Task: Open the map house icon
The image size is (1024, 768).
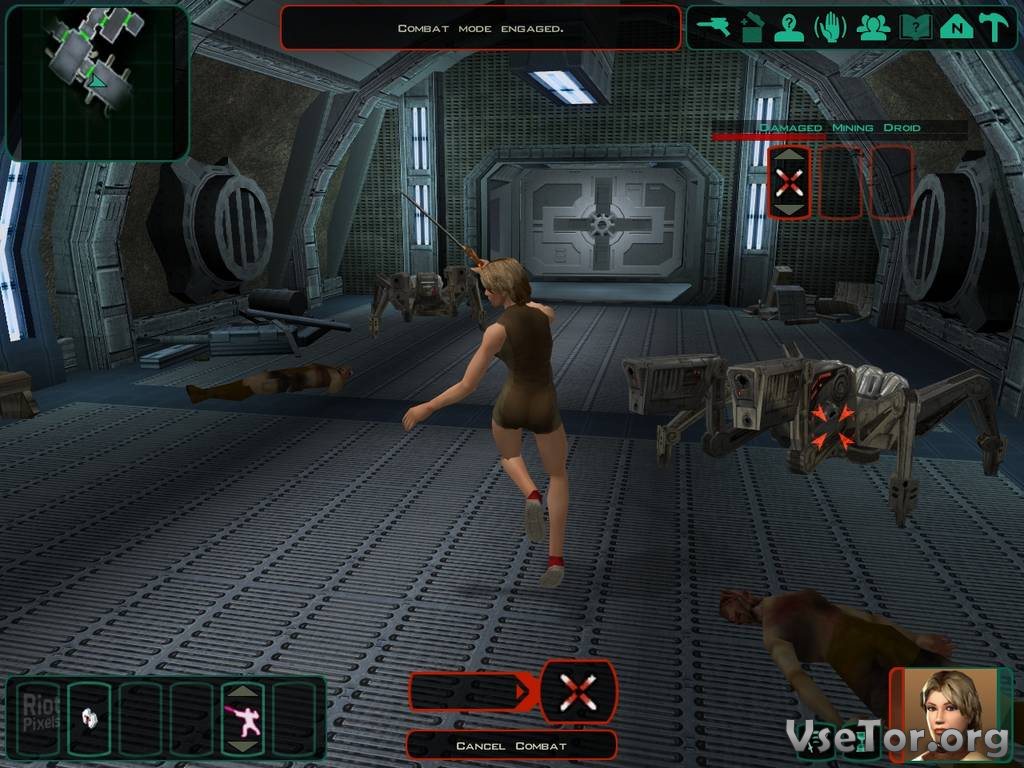Action: pyautogui.click(x=955, y=27)
